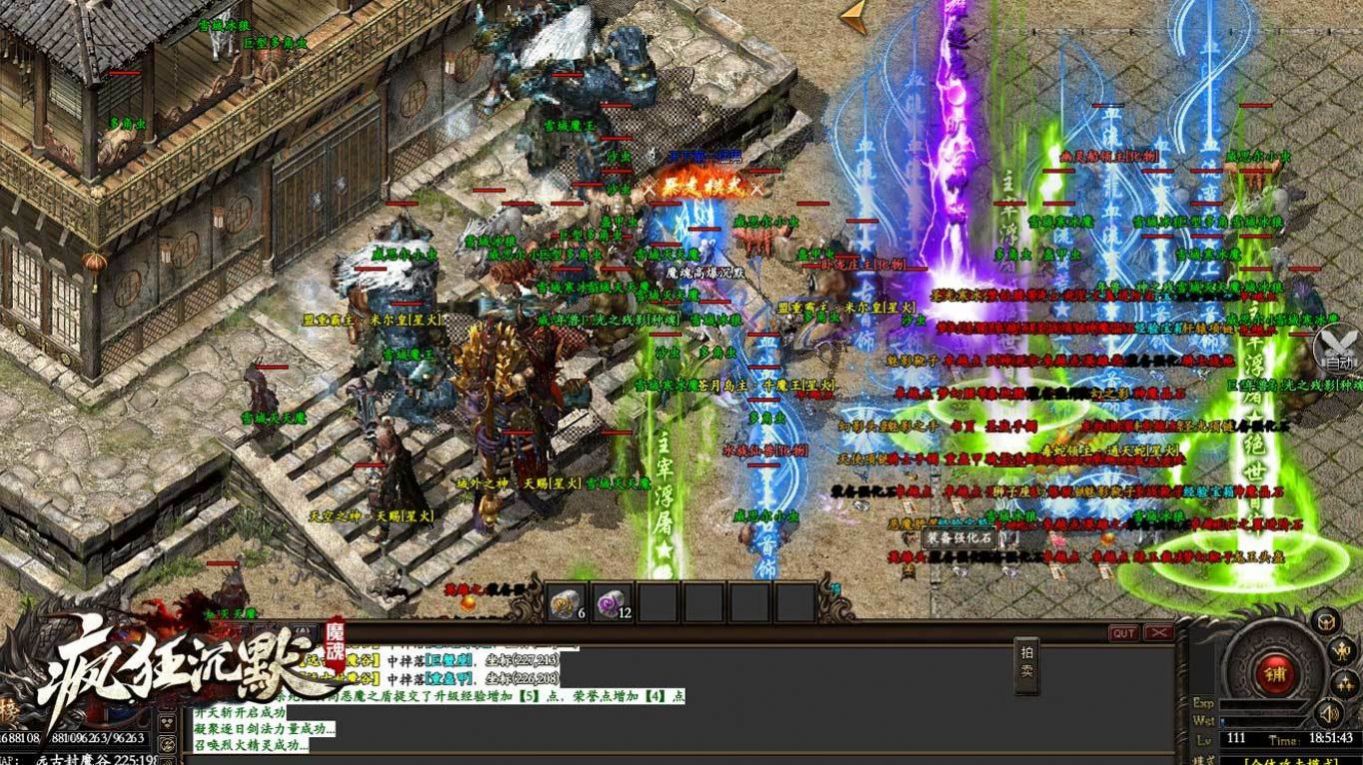
Task: Click the purple potion quick-slot showing x12
Action: [611, 602]
